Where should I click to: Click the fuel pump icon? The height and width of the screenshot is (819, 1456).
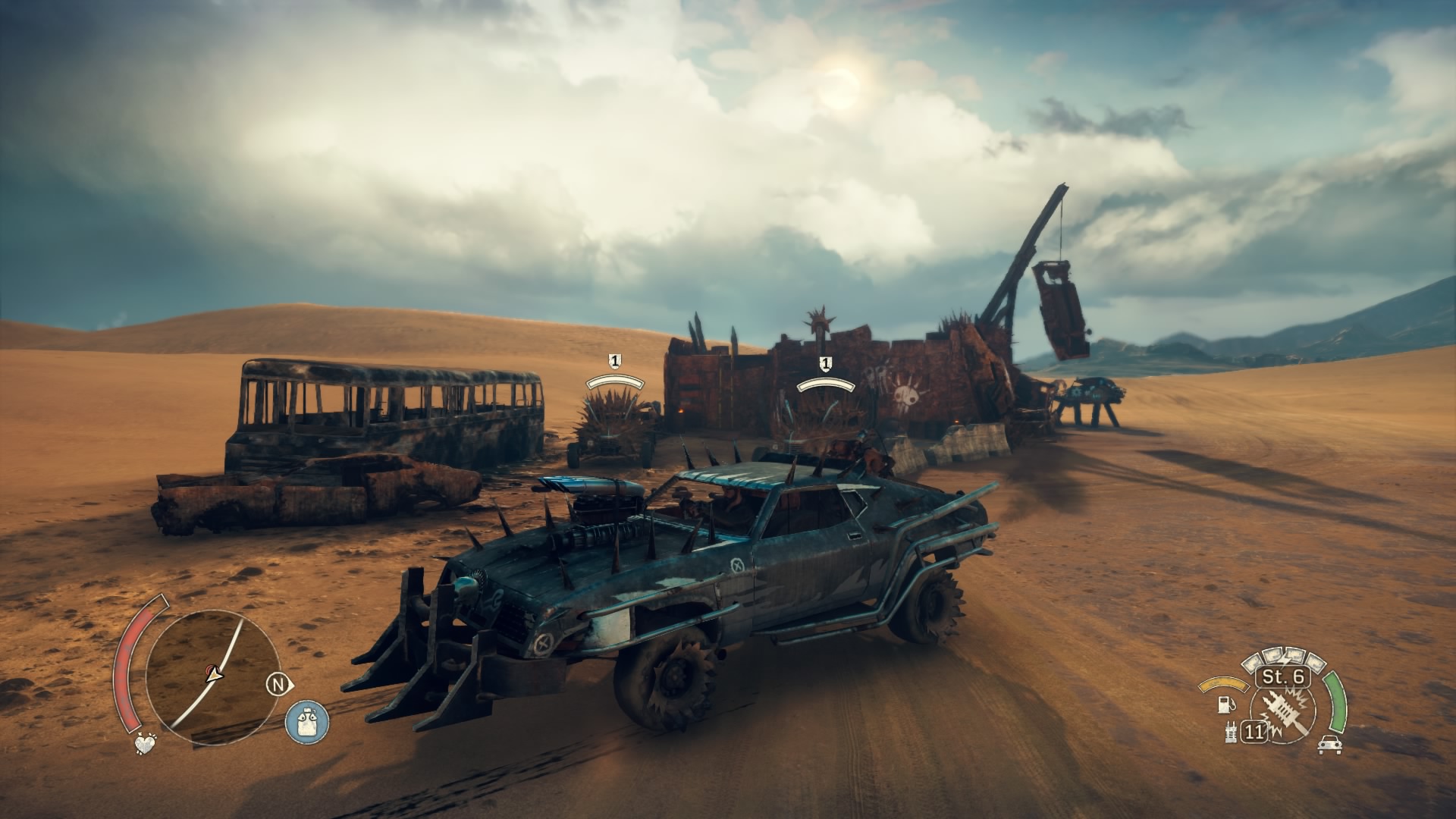(x=1223, y=704)
